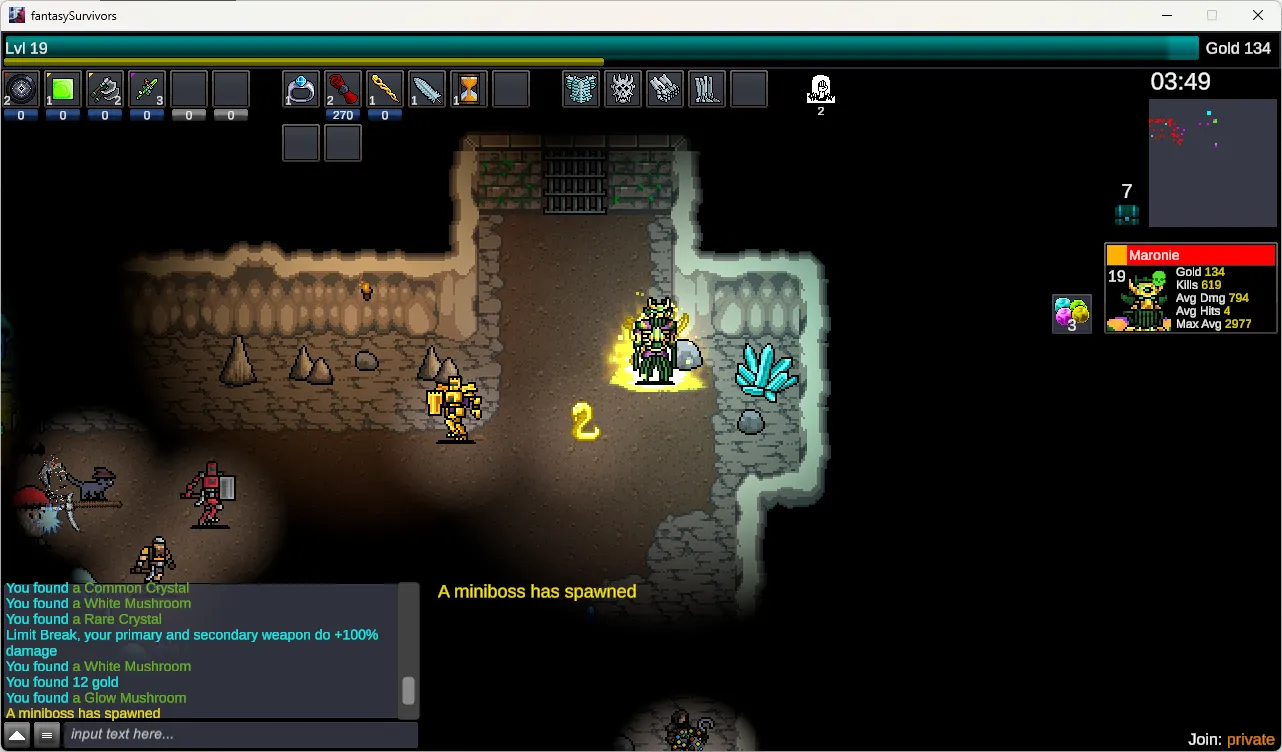Choose the golden chain item slot

385,90
